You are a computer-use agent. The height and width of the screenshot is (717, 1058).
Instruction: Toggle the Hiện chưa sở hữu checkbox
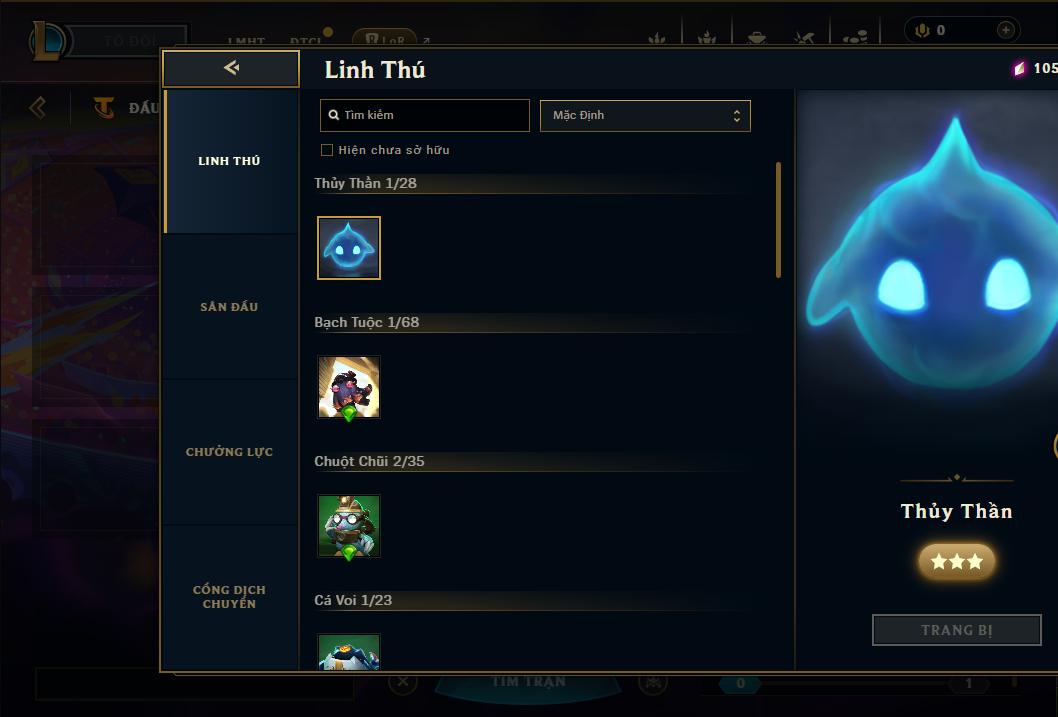[327, 150]
